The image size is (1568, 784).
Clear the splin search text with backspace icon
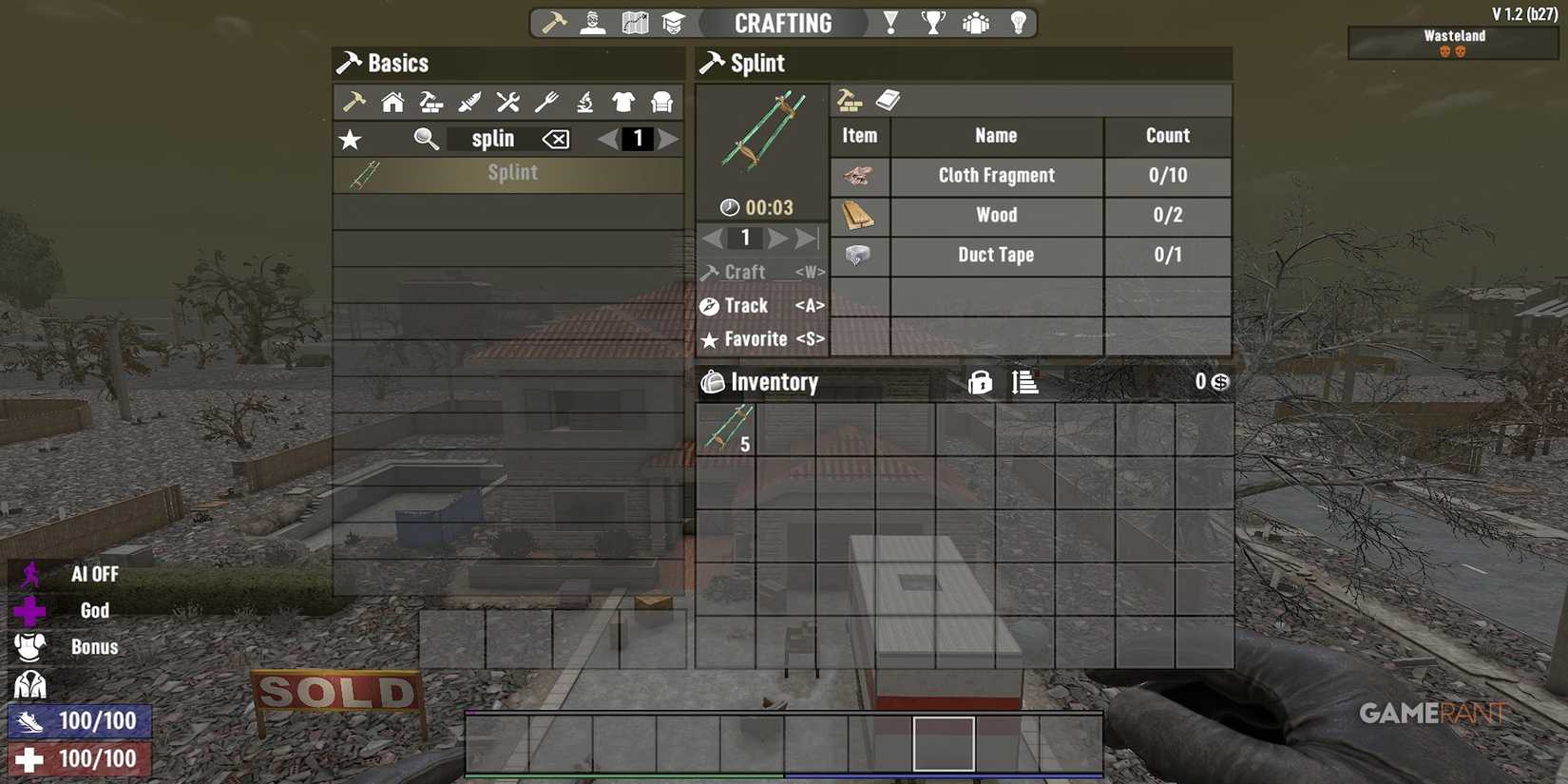point(556,139)
